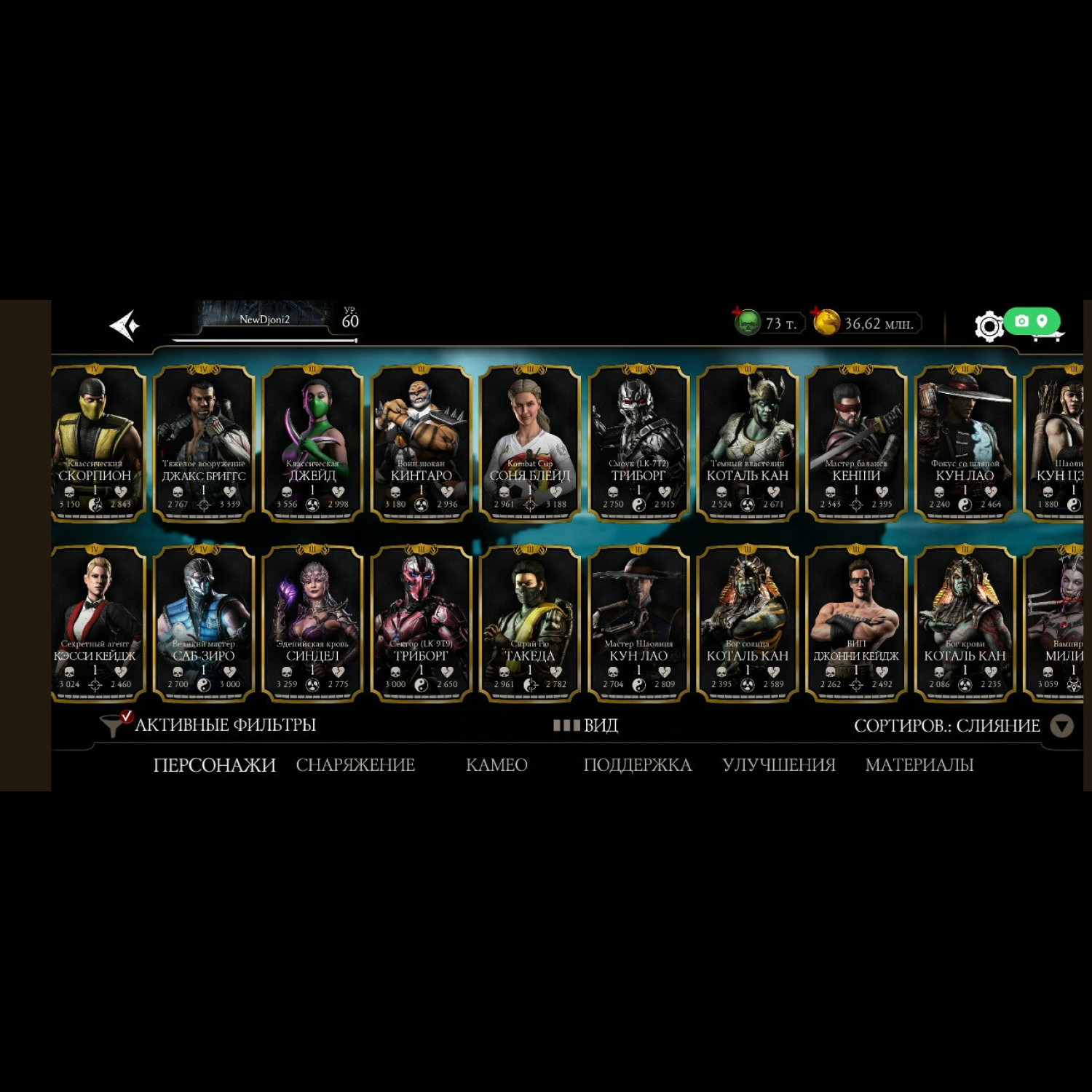Open the Такеда character card
Screen dimensions: 1092x1092
pyautogui.click(x=530, y=624)
